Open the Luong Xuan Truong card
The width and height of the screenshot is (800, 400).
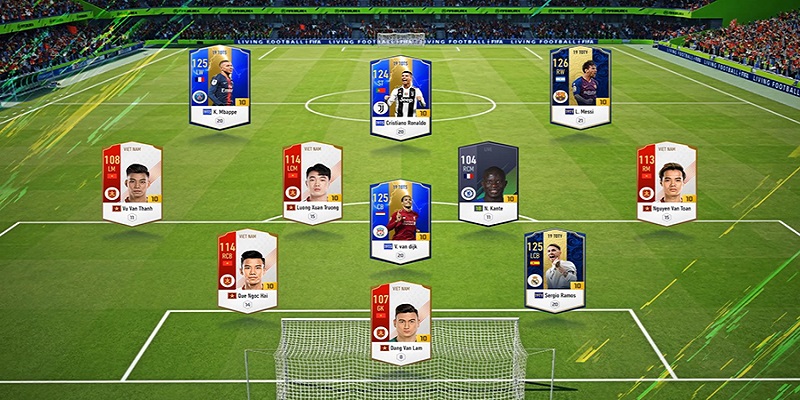312,182
